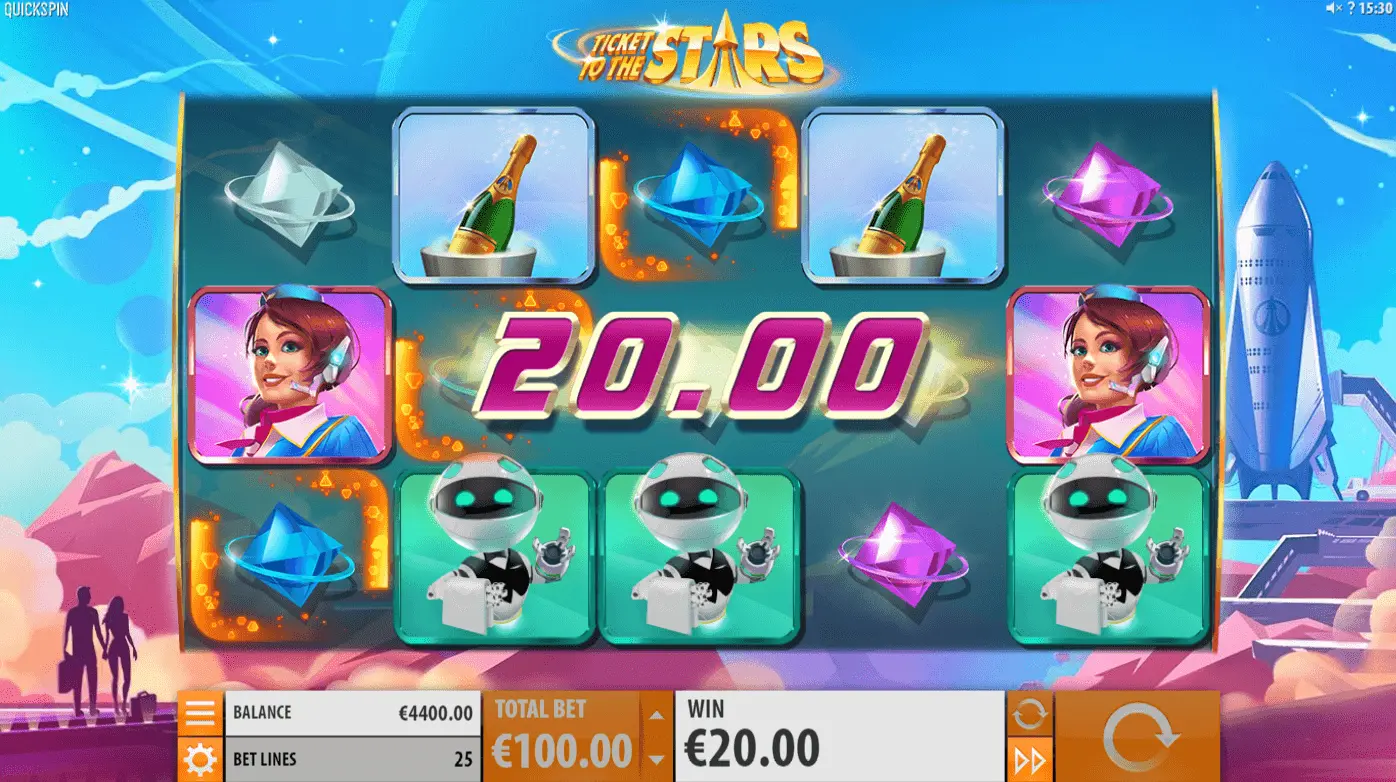Increase the total bet with the up arrow

coord(656,714)
